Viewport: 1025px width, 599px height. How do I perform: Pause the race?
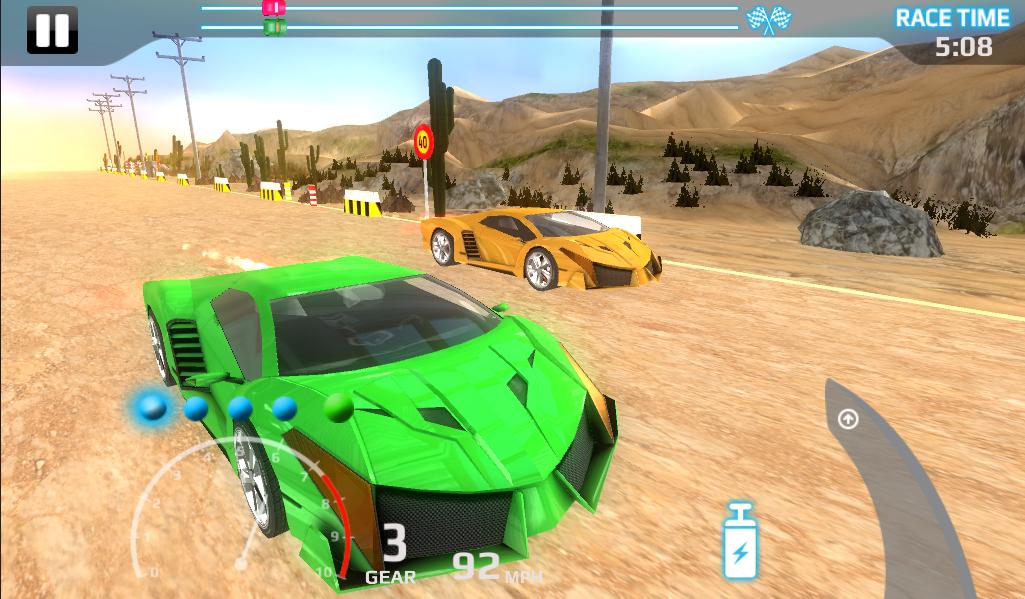point(51,30)
